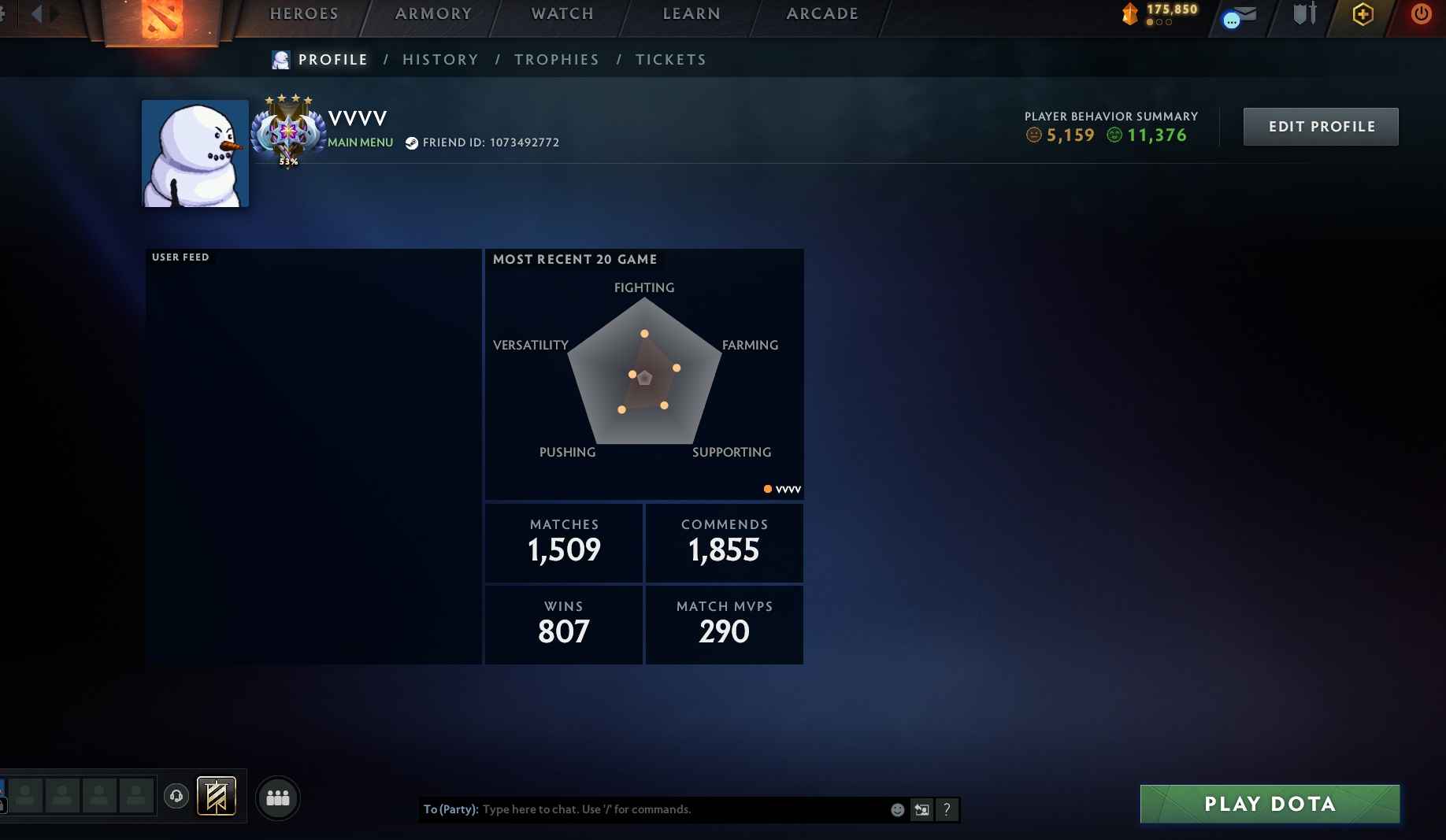Click the EDIT PROFILE button
The height and width of the screenshot is (840, 1446).
tap(1320, 126)
